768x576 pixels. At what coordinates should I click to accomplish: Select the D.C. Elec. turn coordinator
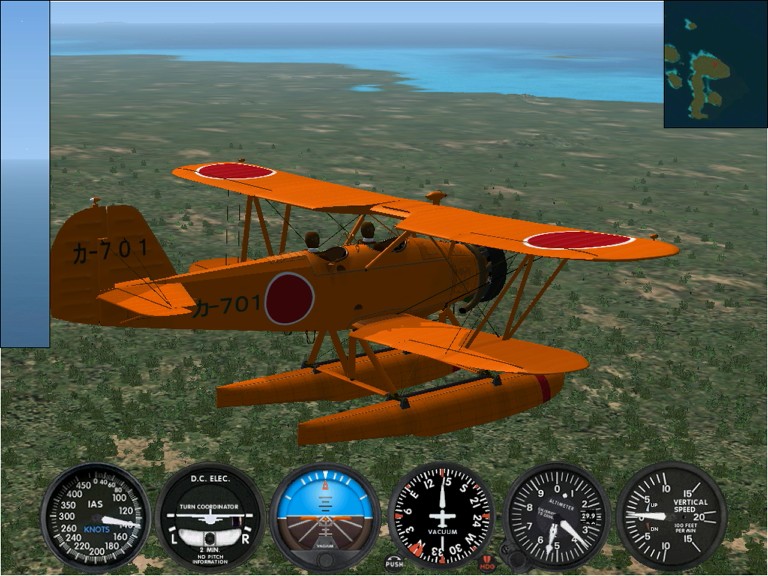coord(210,516)
